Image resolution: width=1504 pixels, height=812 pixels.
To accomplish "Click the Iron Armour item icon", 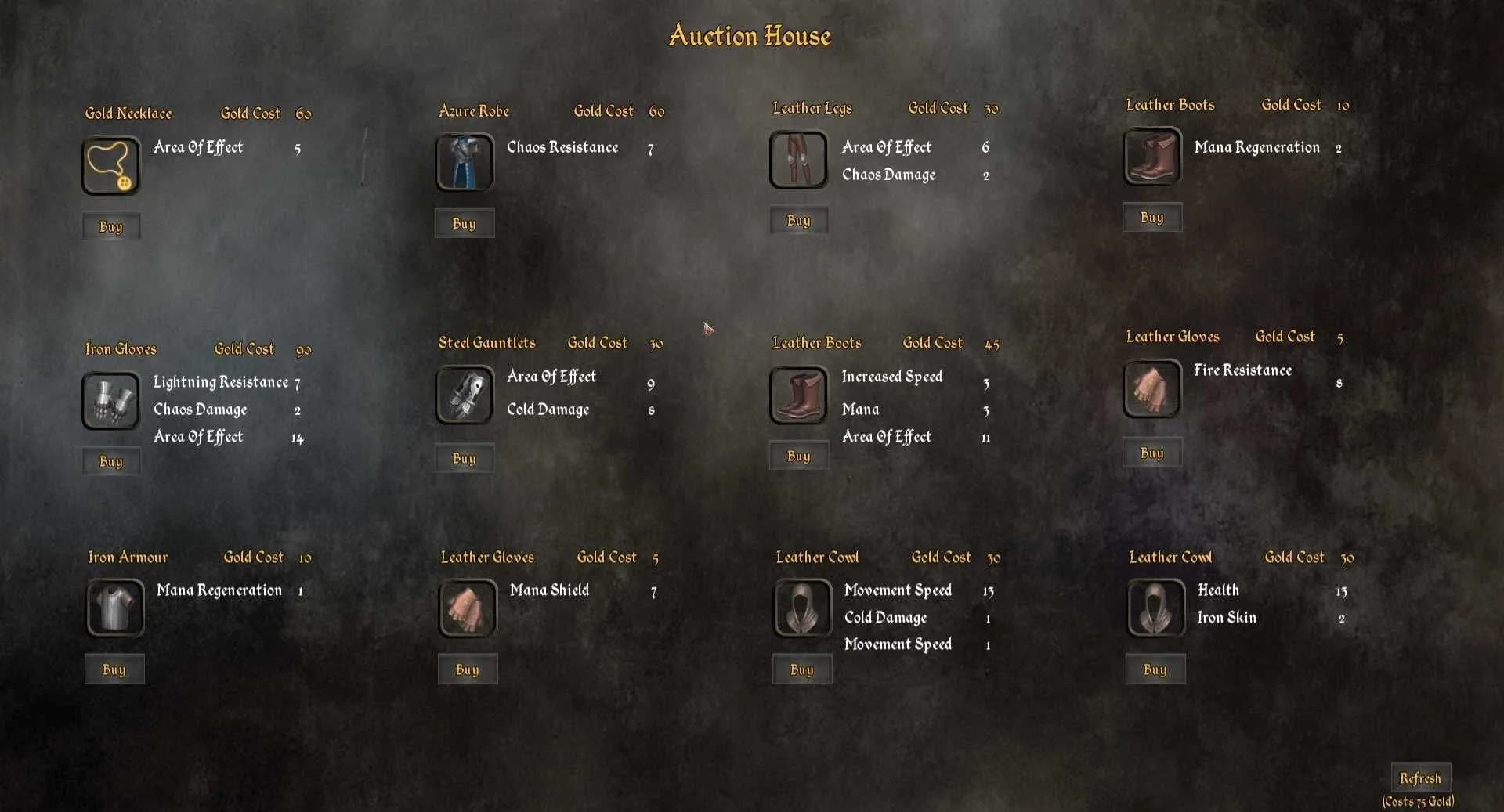I will pos(114,608).
